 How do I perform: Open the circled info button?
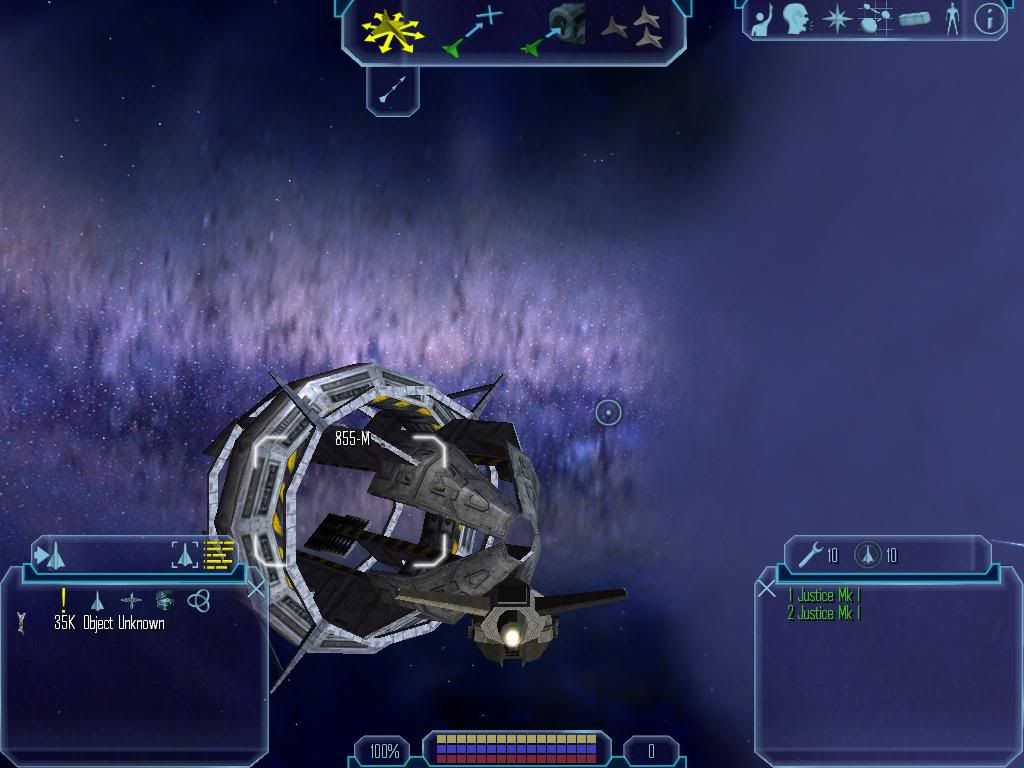[x=989, y=19]
